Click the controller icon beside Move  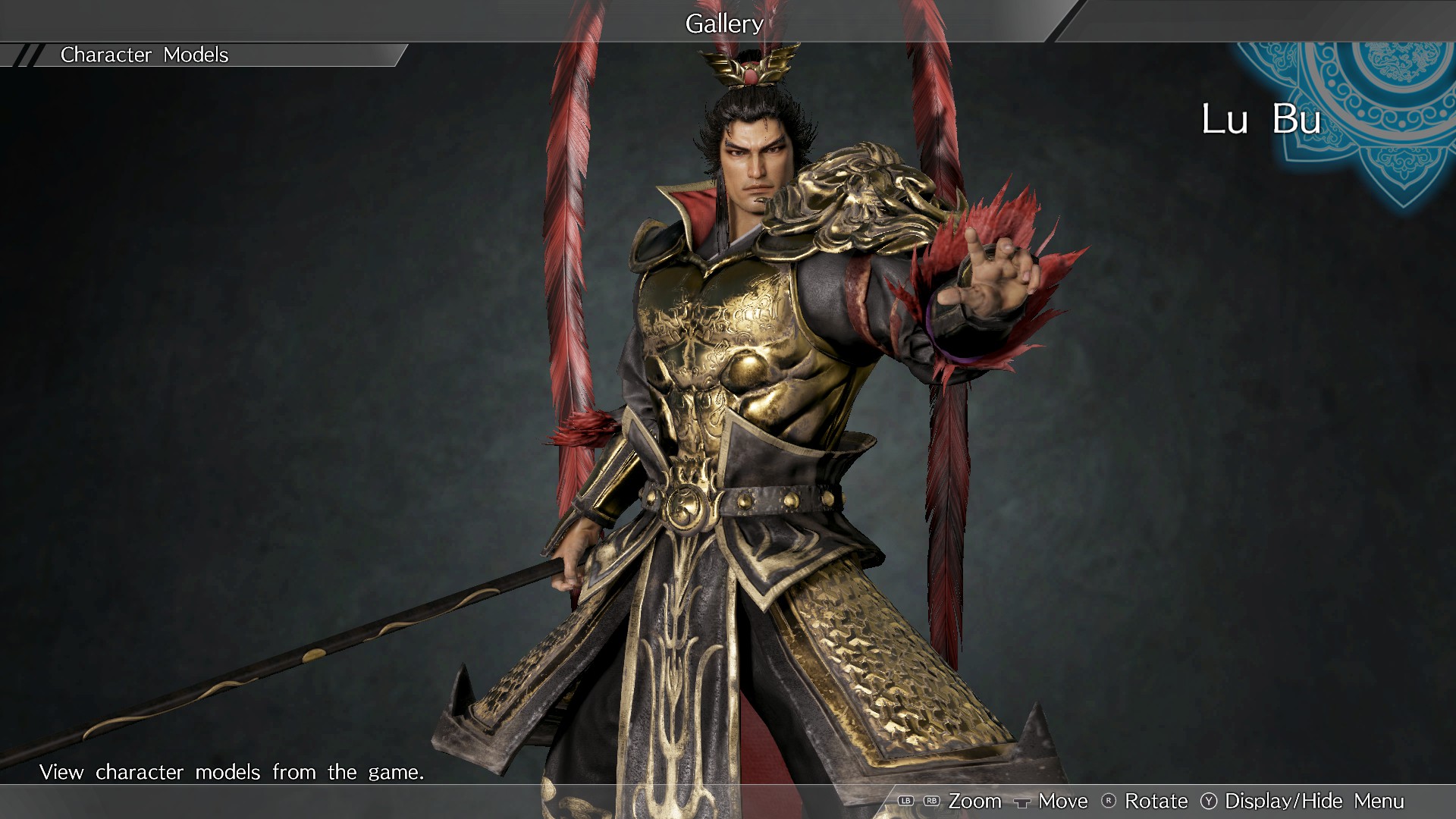(x=1022, y=802)
